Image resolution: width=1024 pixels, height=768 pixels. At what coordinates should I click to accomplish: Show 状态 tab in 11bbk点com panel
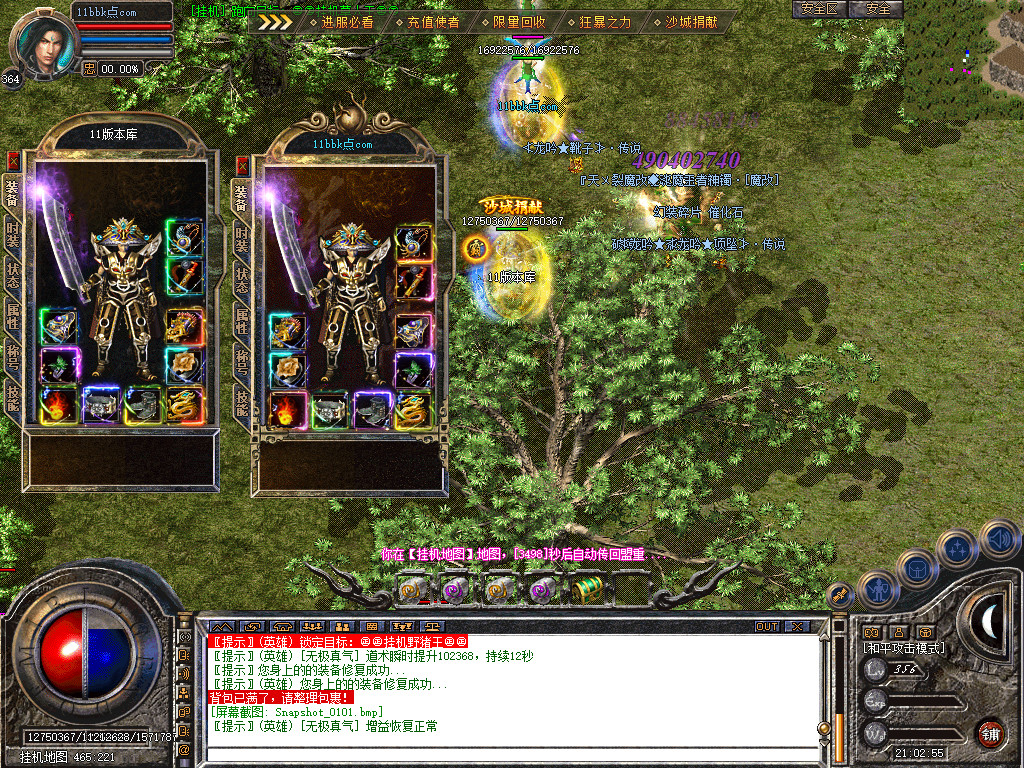coord(241,282)
